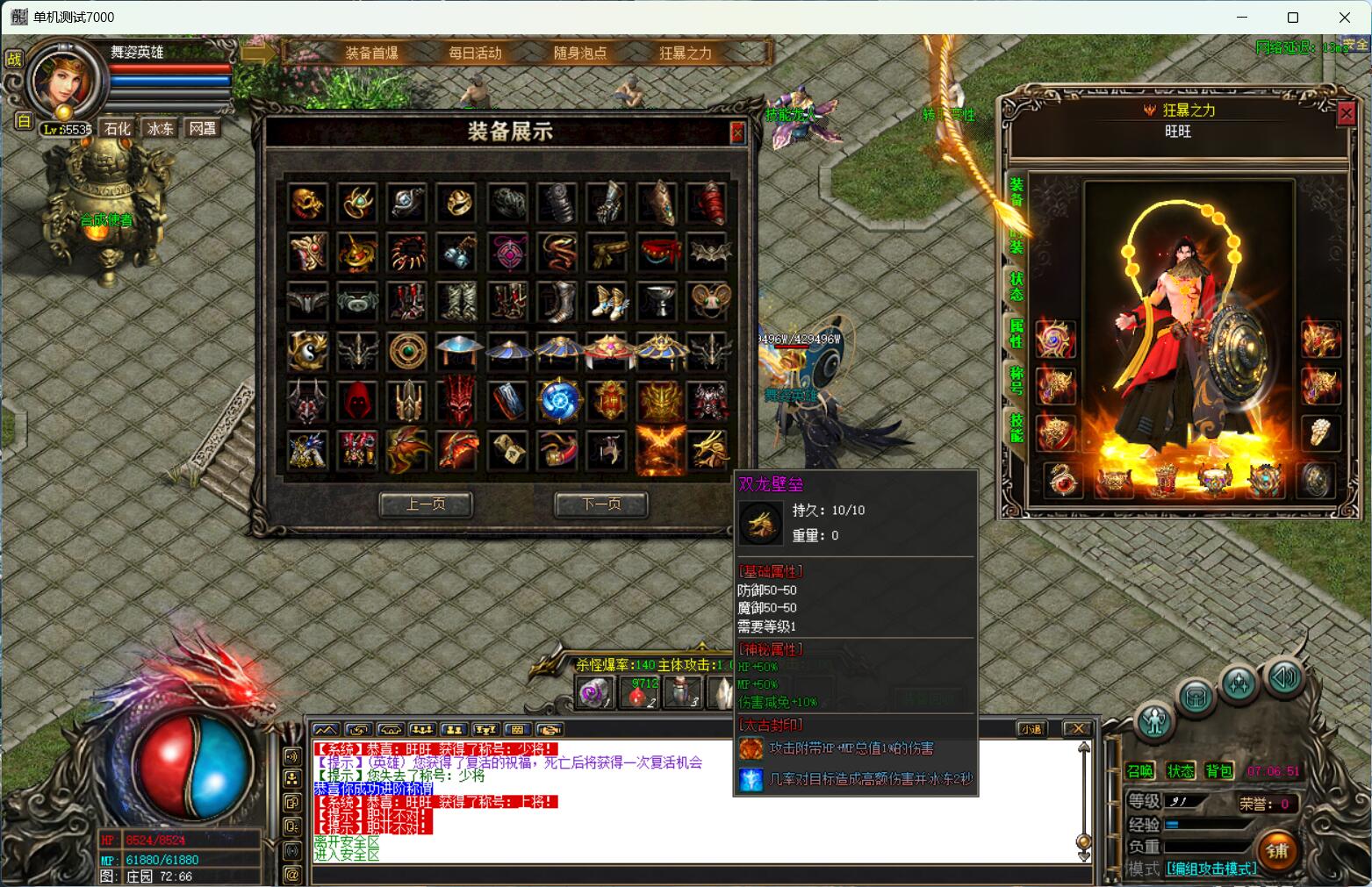Open the 随身泡点 menu entry
The width and height of the screenshot is (1372, 887).
coord(580,53)
